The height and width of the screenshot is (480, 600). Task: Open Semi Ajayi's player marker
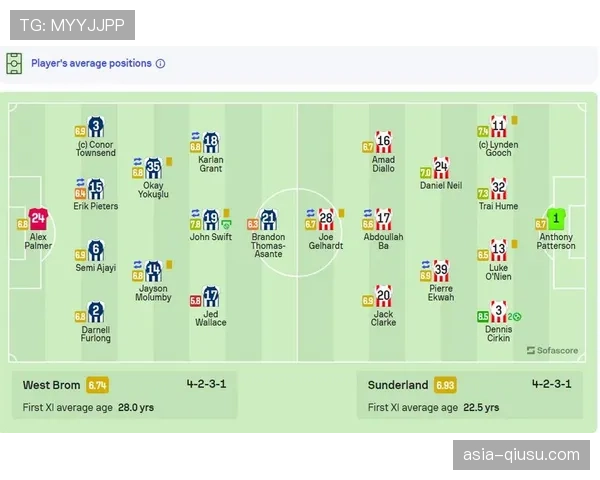coord(96,250)
